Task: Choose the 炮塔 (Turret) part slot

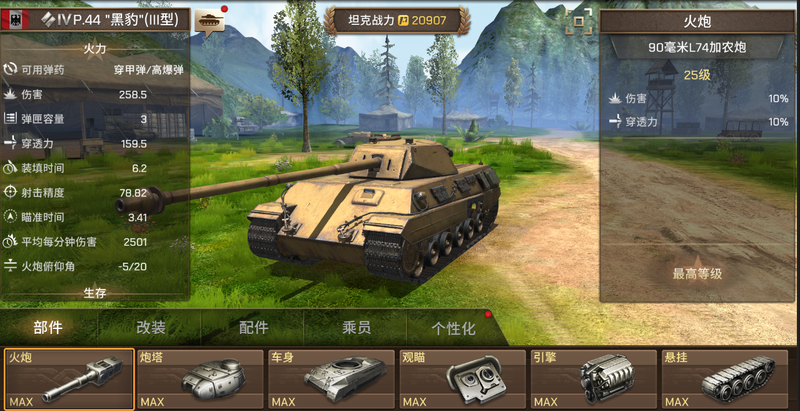Action: tap(200, 379)
